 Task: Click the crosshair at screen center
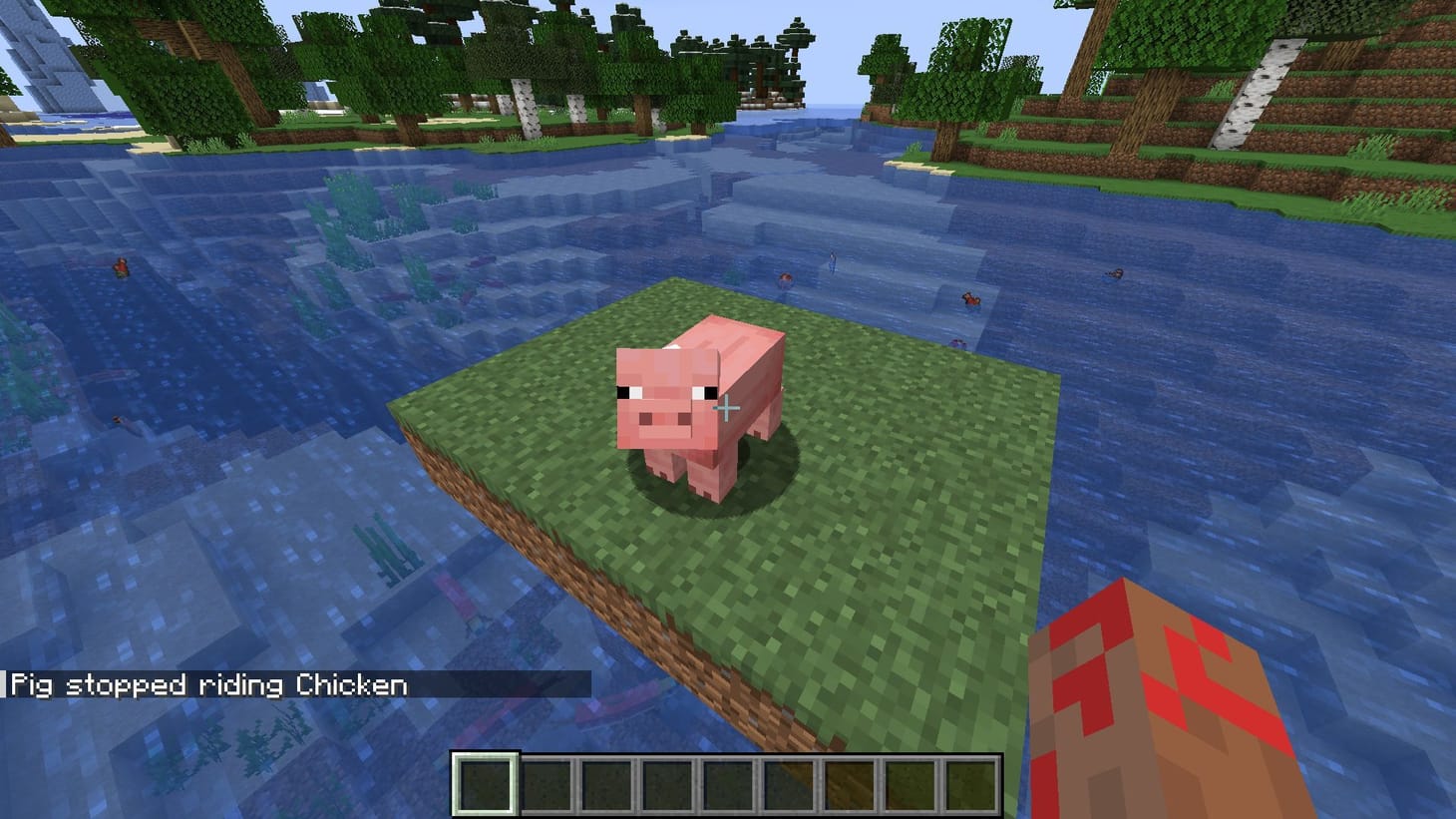pos(728,410)
